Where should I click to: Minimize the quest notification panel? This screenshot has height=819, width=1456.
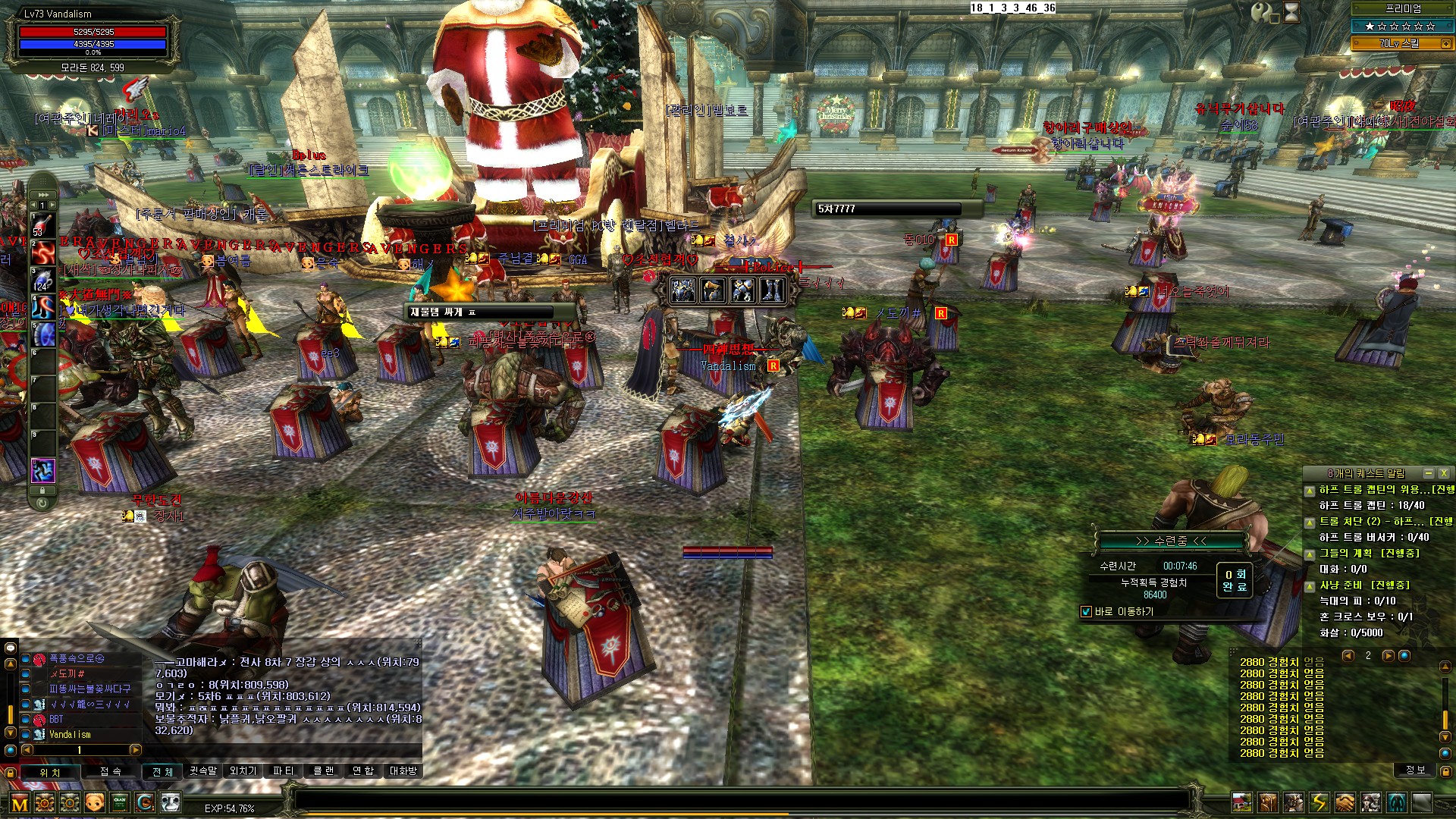tap(1429, 473)
